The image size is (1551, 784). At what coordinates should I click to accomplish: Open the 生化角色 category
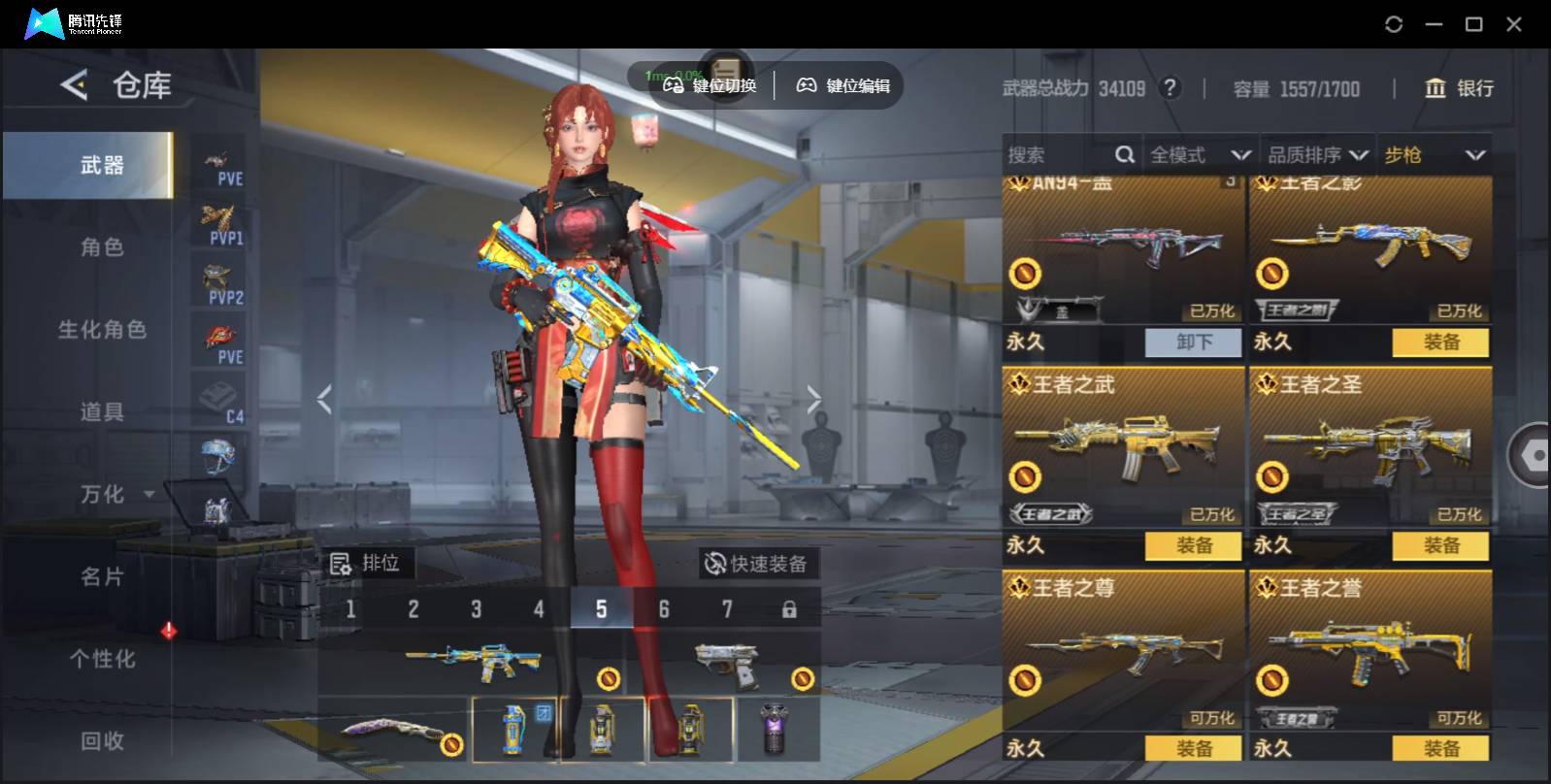pos(102,330)
